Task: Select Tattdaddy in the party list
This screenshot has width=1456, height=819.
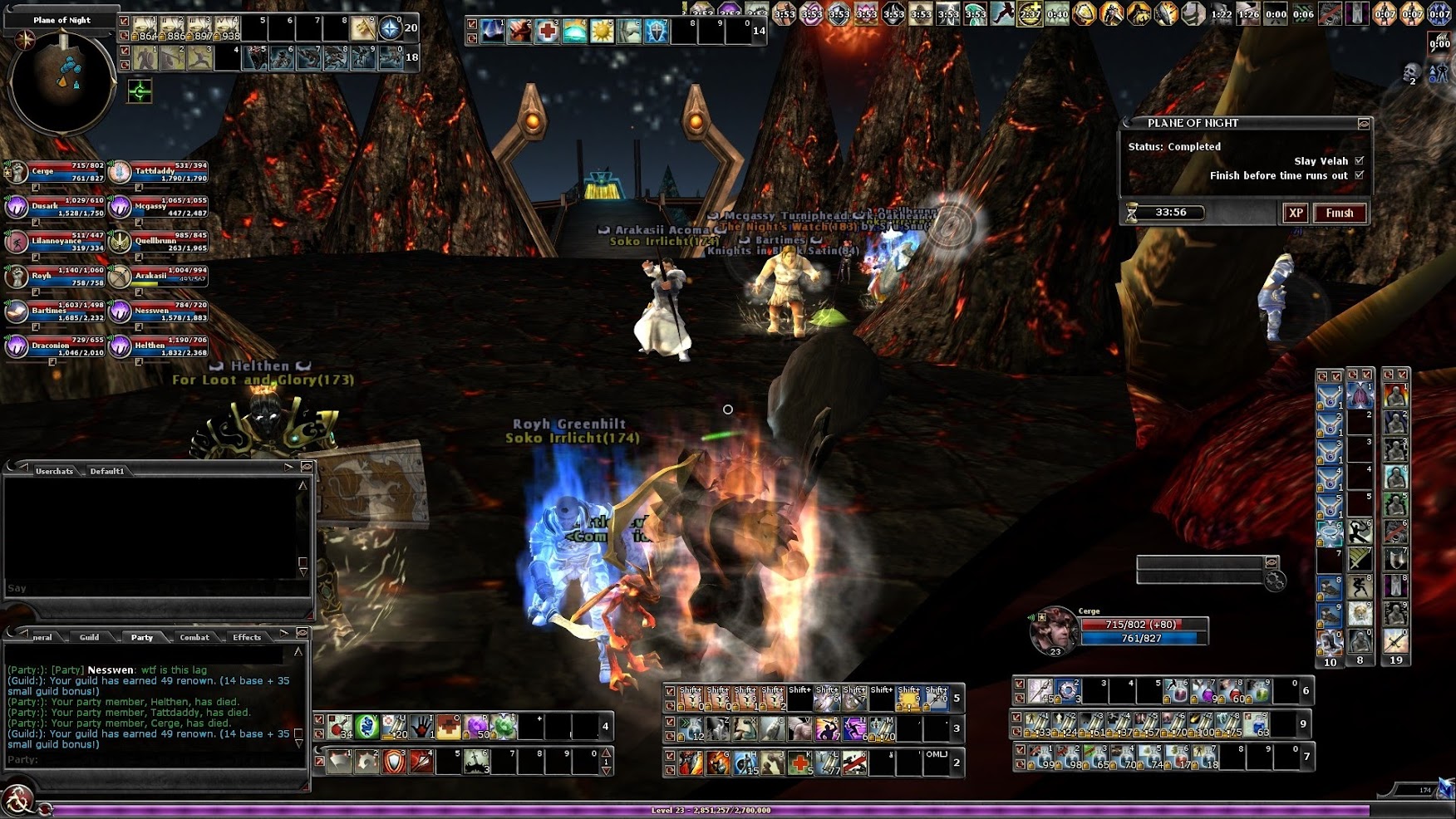Action: pos(158,172)
